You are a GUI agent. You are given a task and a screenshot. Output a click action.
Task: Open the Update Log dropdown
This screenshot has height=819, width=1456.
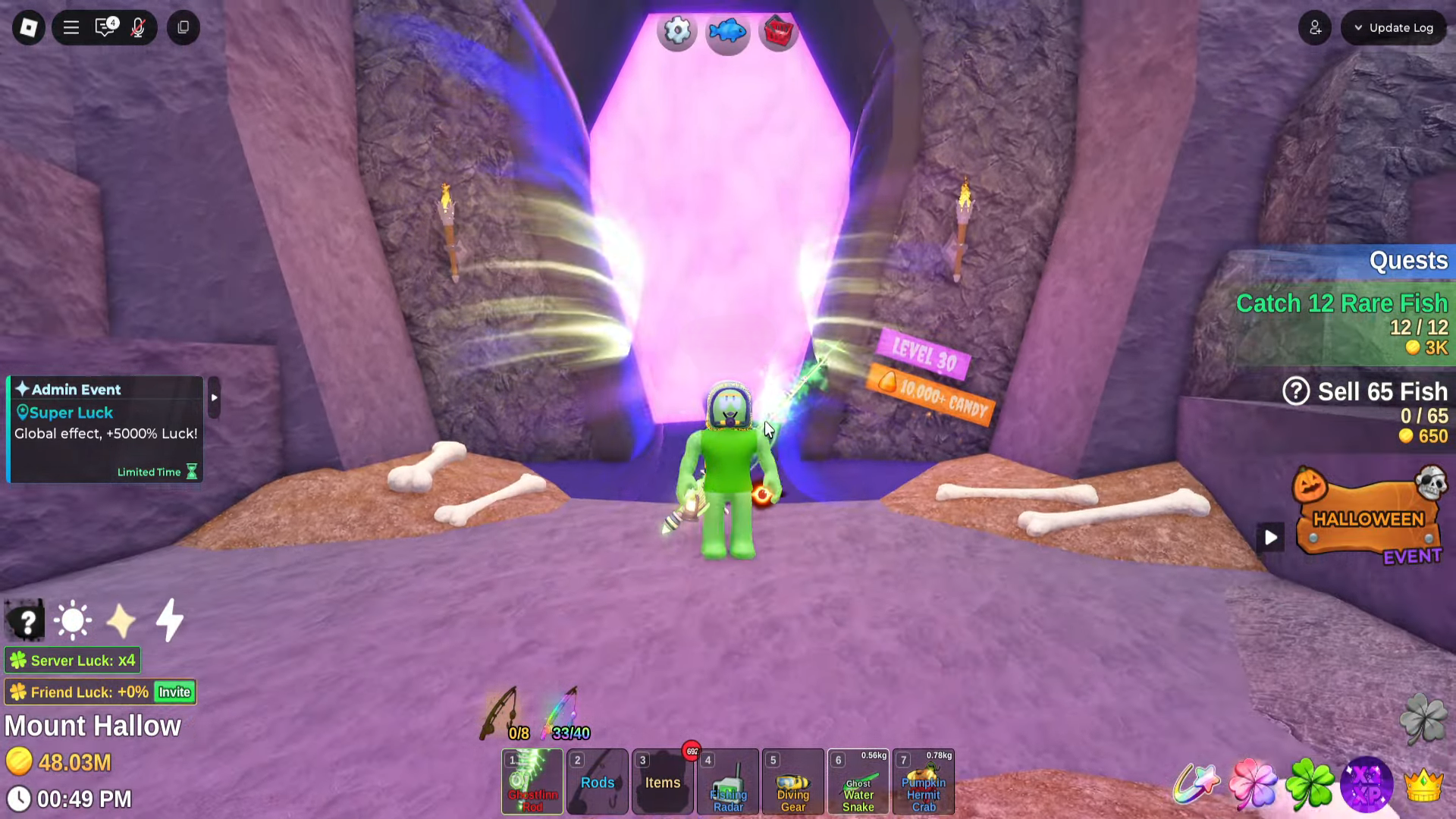pos(1393,27)
